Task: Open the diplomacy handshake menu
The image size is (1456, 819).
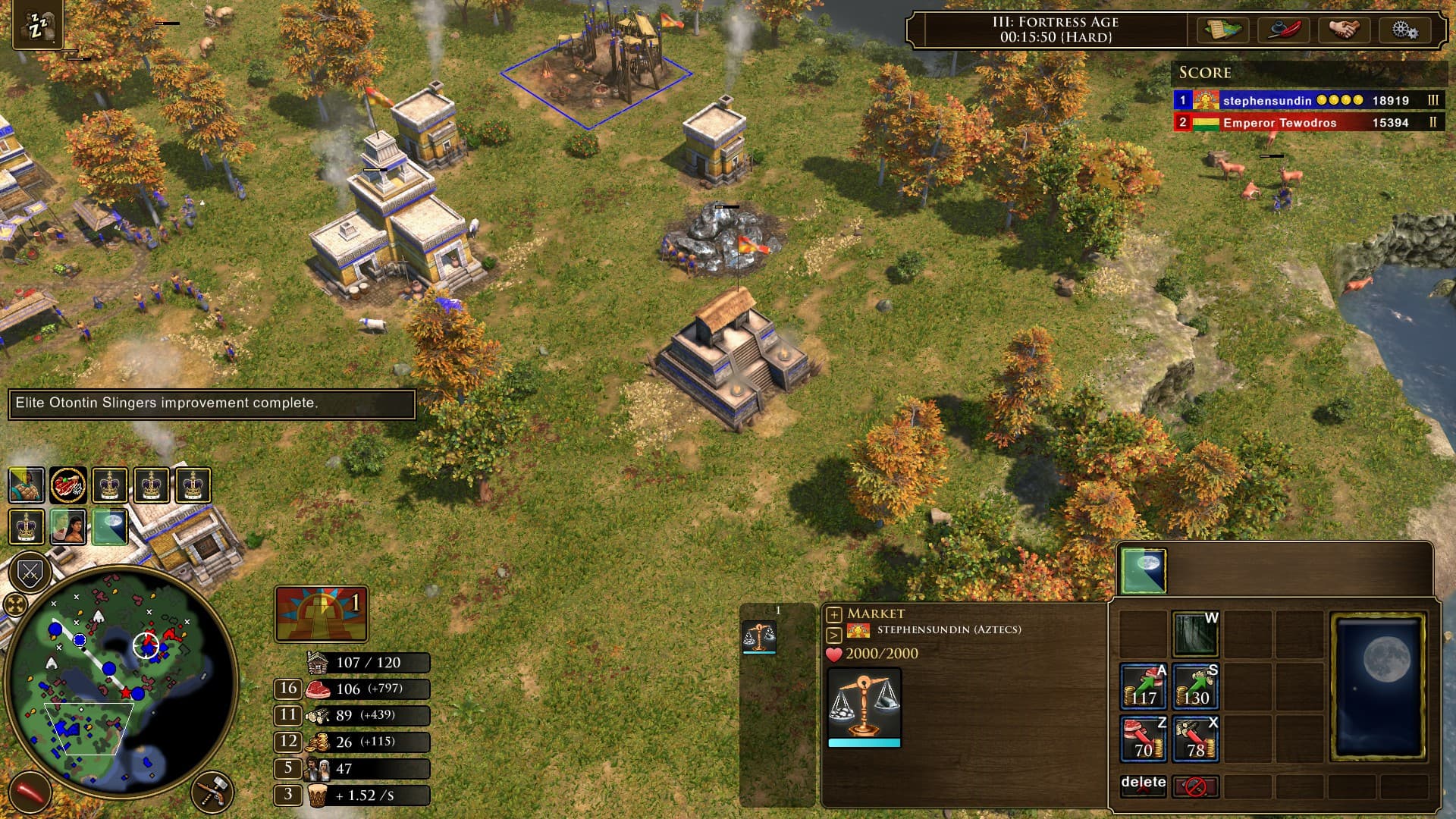Action: 1344,30
